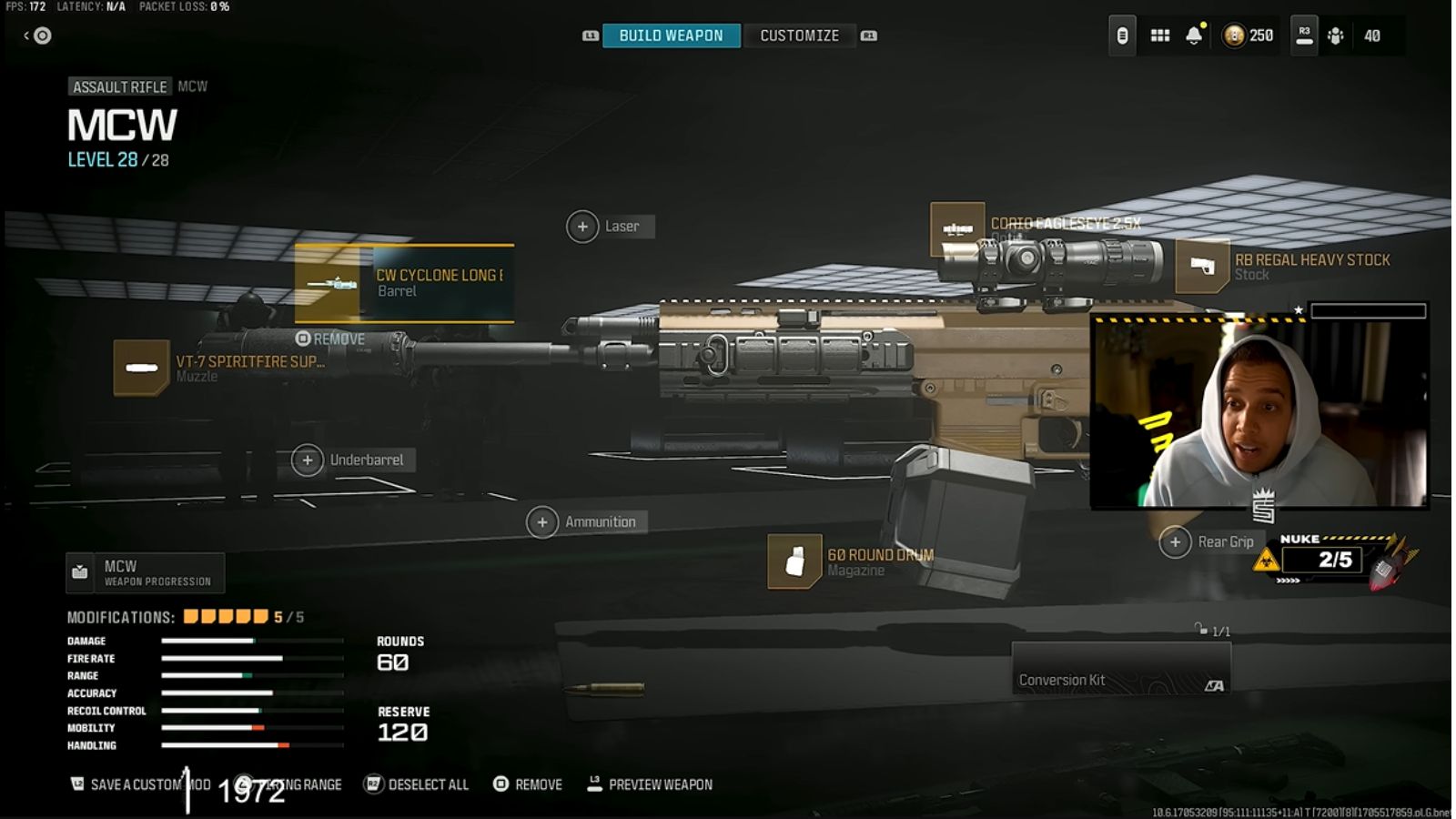Click the notification bell icon

pos(1194,35)
